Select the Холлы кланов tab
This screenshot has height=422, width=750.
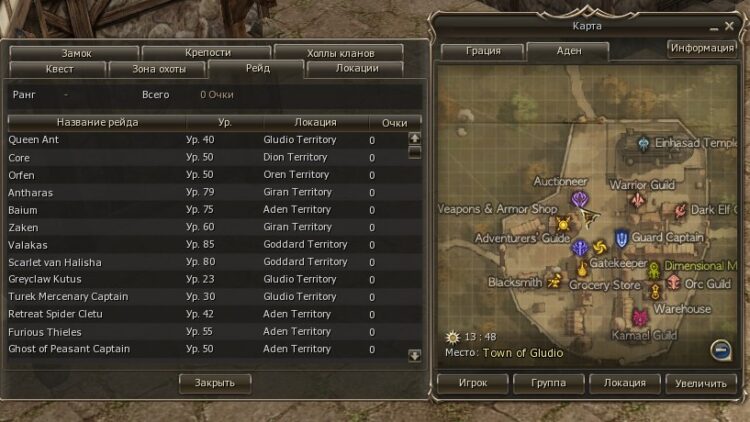click(x=338, y=52)
